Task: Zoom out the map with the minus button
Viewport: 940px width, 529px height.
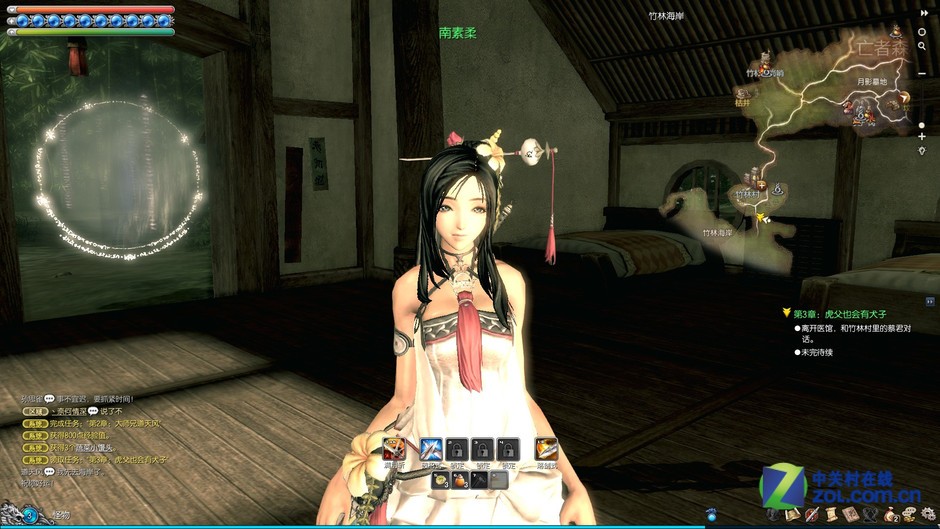Action: tap(922, 74)
